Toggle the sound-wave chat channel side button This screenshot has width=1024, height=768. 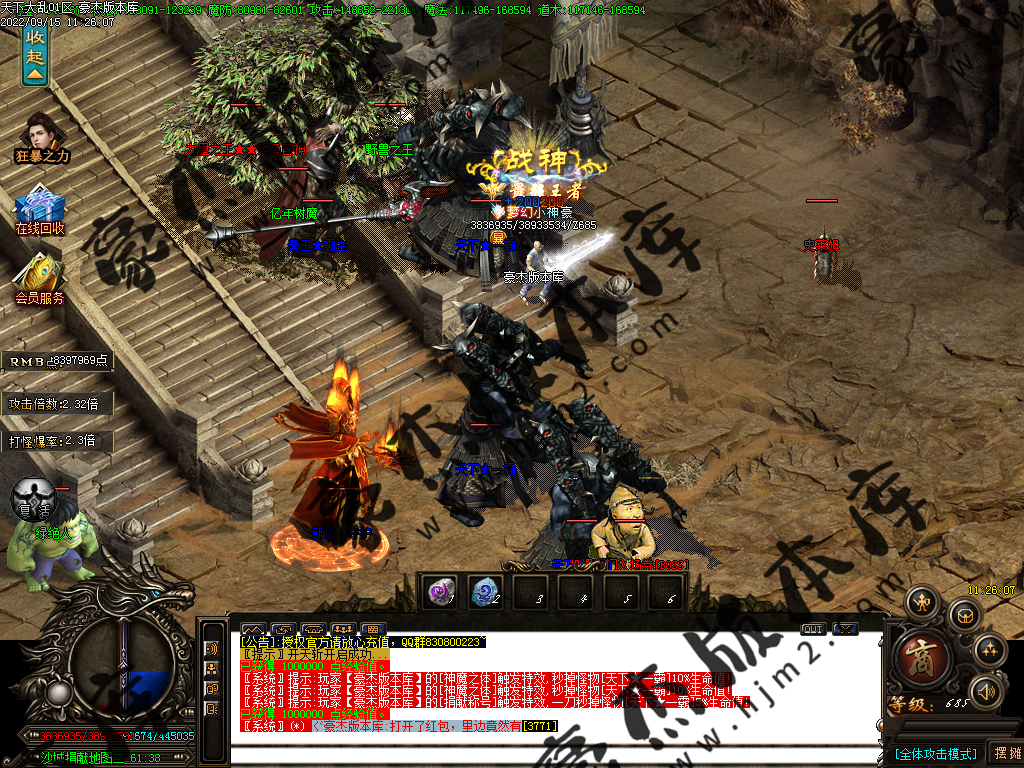pos(212,648)
